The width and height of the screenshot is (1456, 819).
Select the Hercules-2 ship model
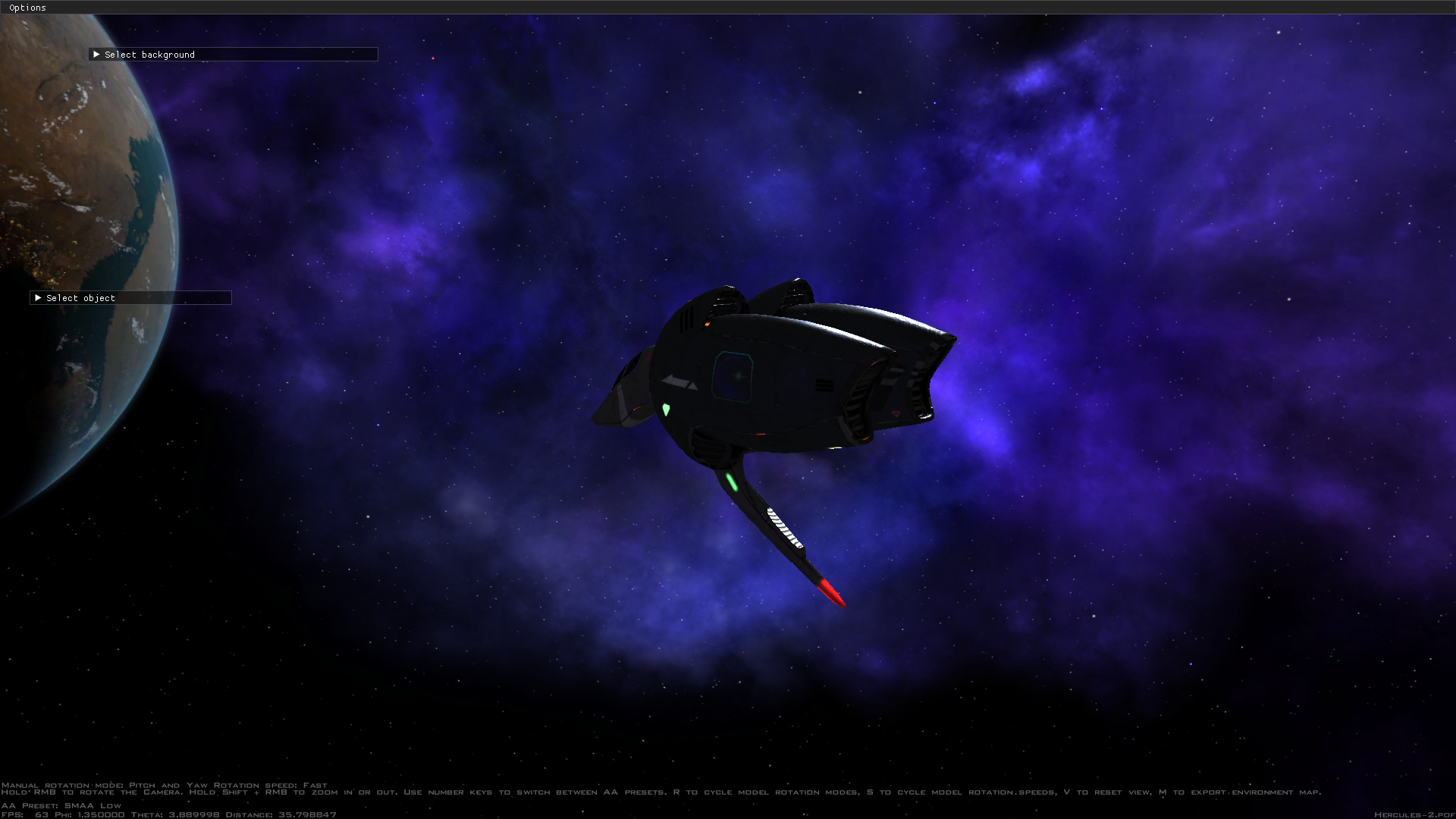pyautogui.click(x=773, y=379)
